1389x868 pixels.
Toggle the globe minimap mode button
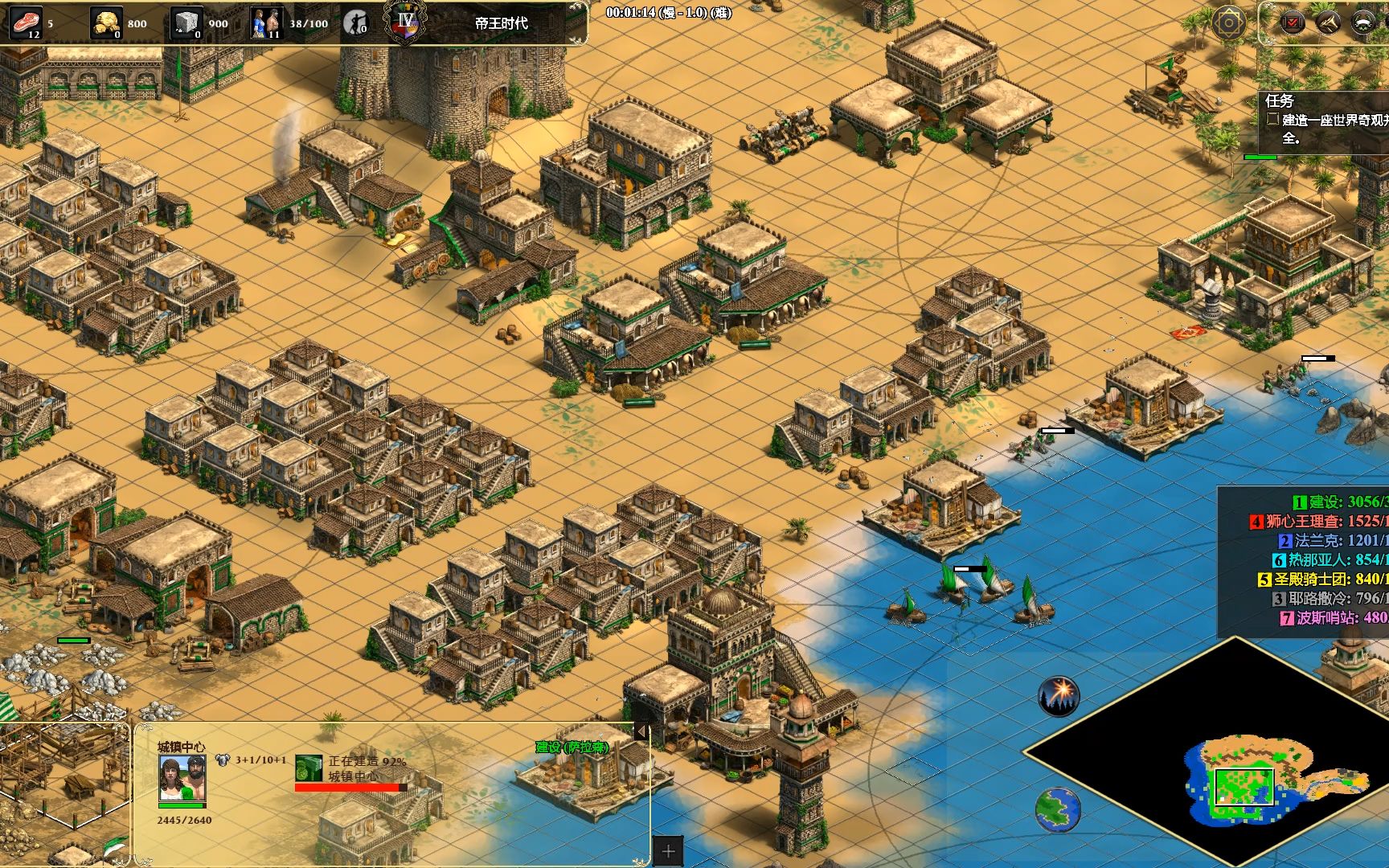pyautogui.click(x=1058, y=808)
